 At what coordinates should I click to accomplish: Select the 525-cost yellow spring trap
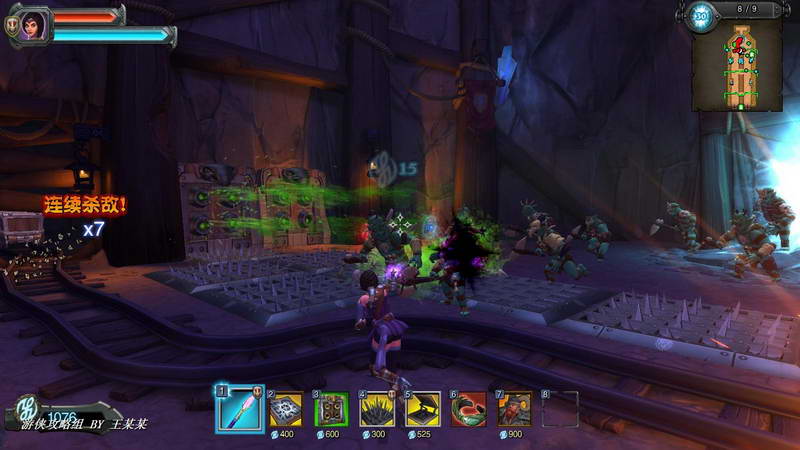[423, 409]
